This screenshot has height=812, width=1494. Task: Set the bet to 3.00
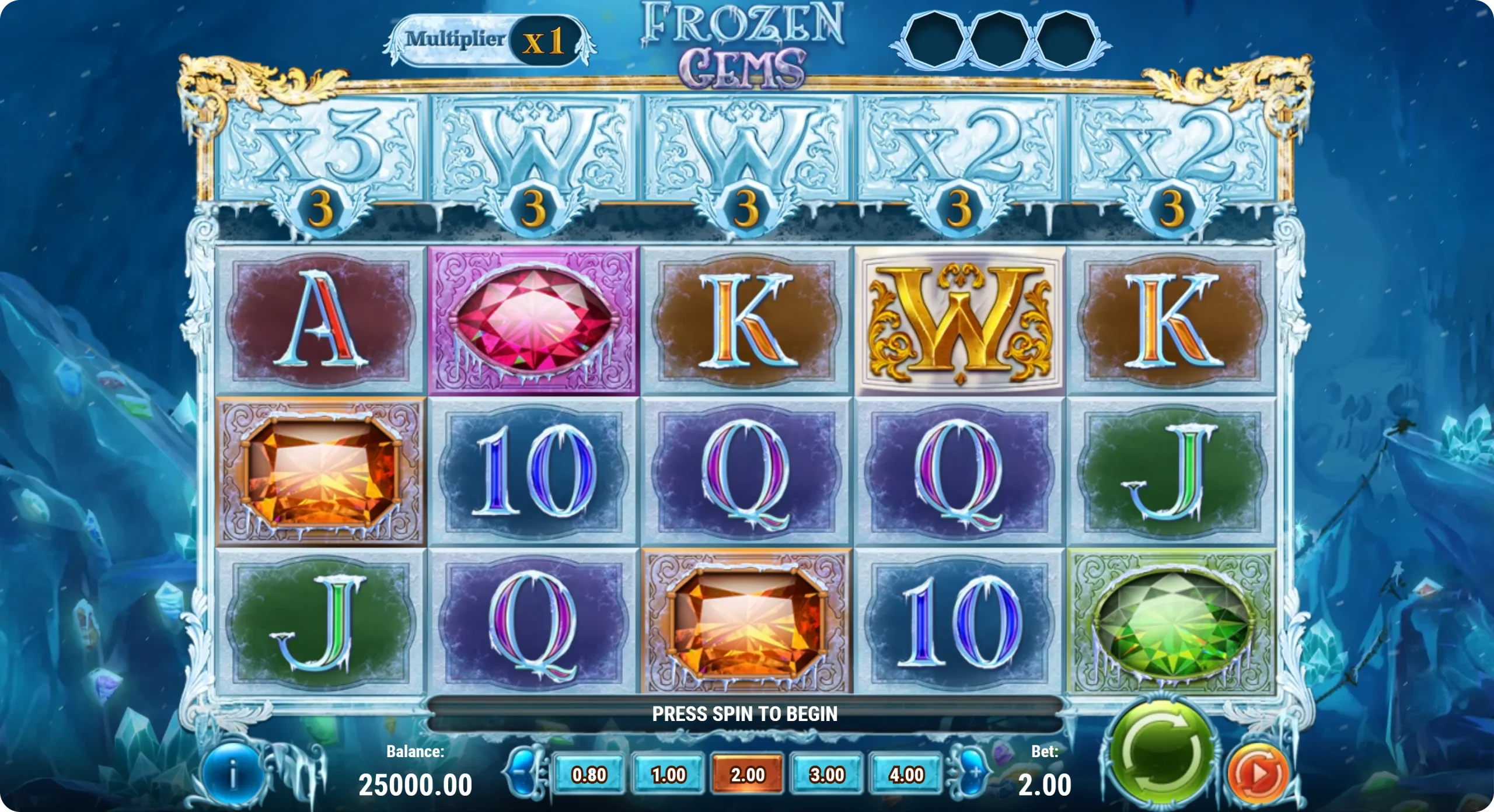point(827,775)
